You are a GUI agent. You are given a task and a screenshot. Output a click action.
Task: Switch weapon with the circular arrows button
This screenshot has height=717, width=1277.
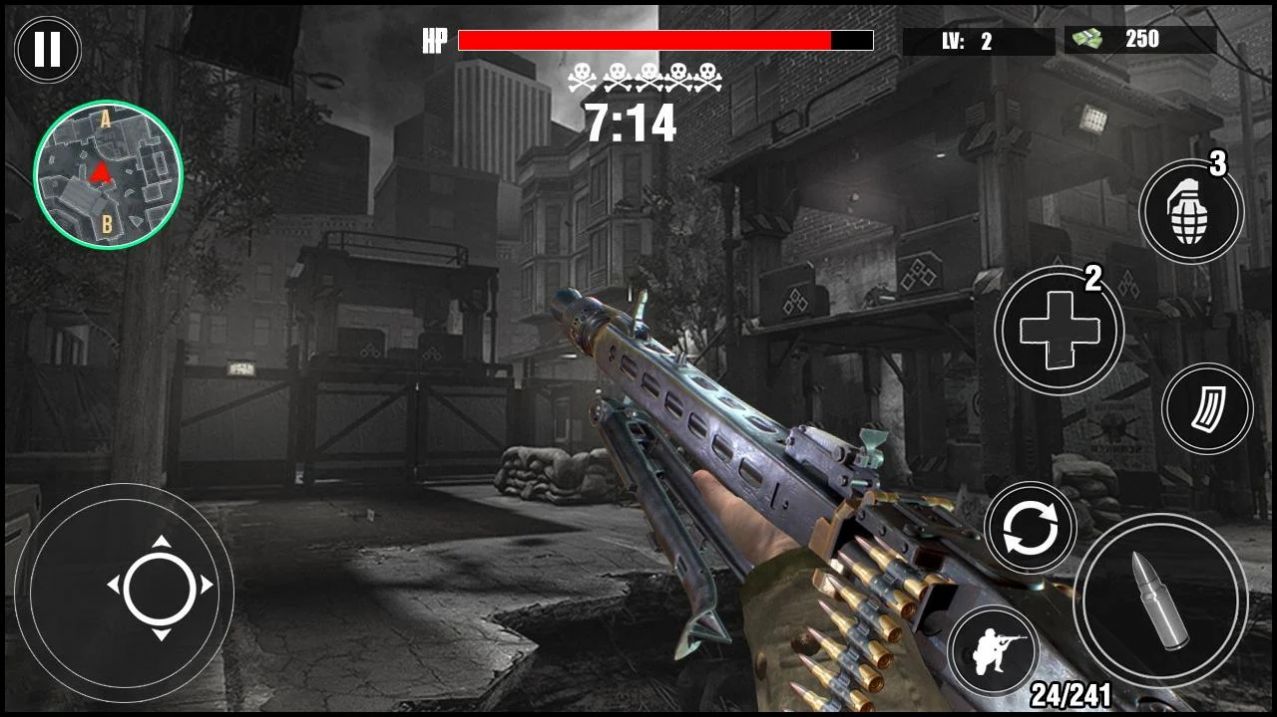tap(1029, 527)
